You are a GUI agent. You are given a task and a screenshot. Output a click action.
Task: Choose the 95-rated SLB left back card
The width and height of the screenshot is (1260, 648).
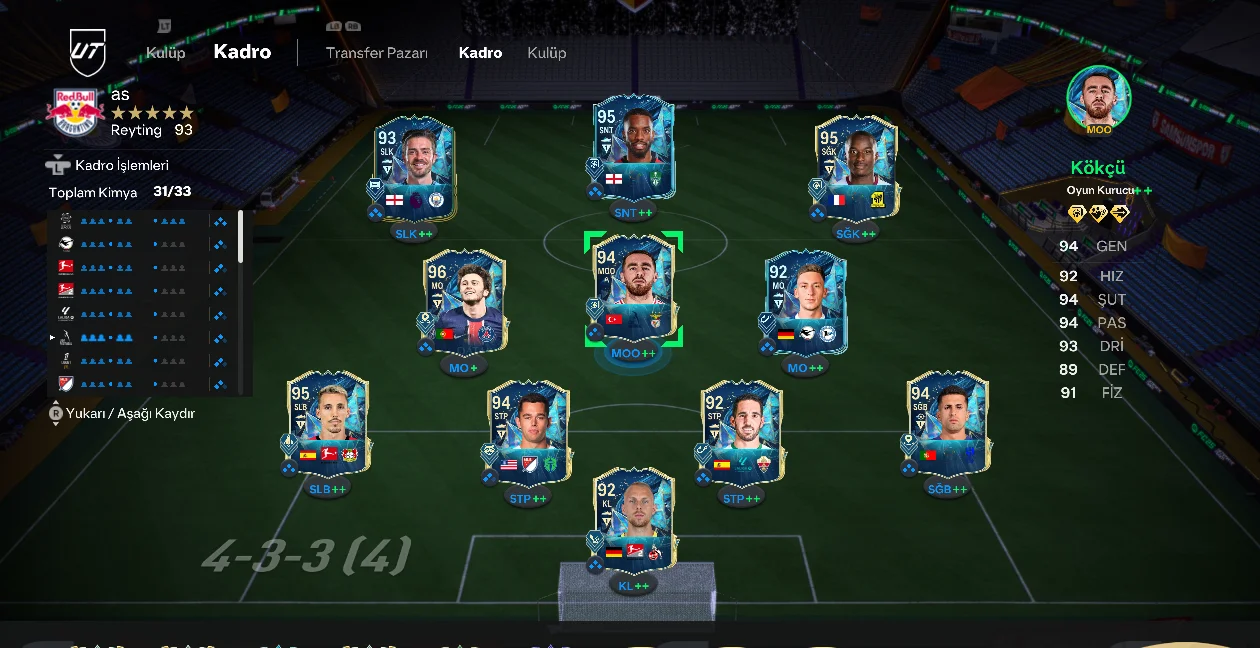click(328, 424)
